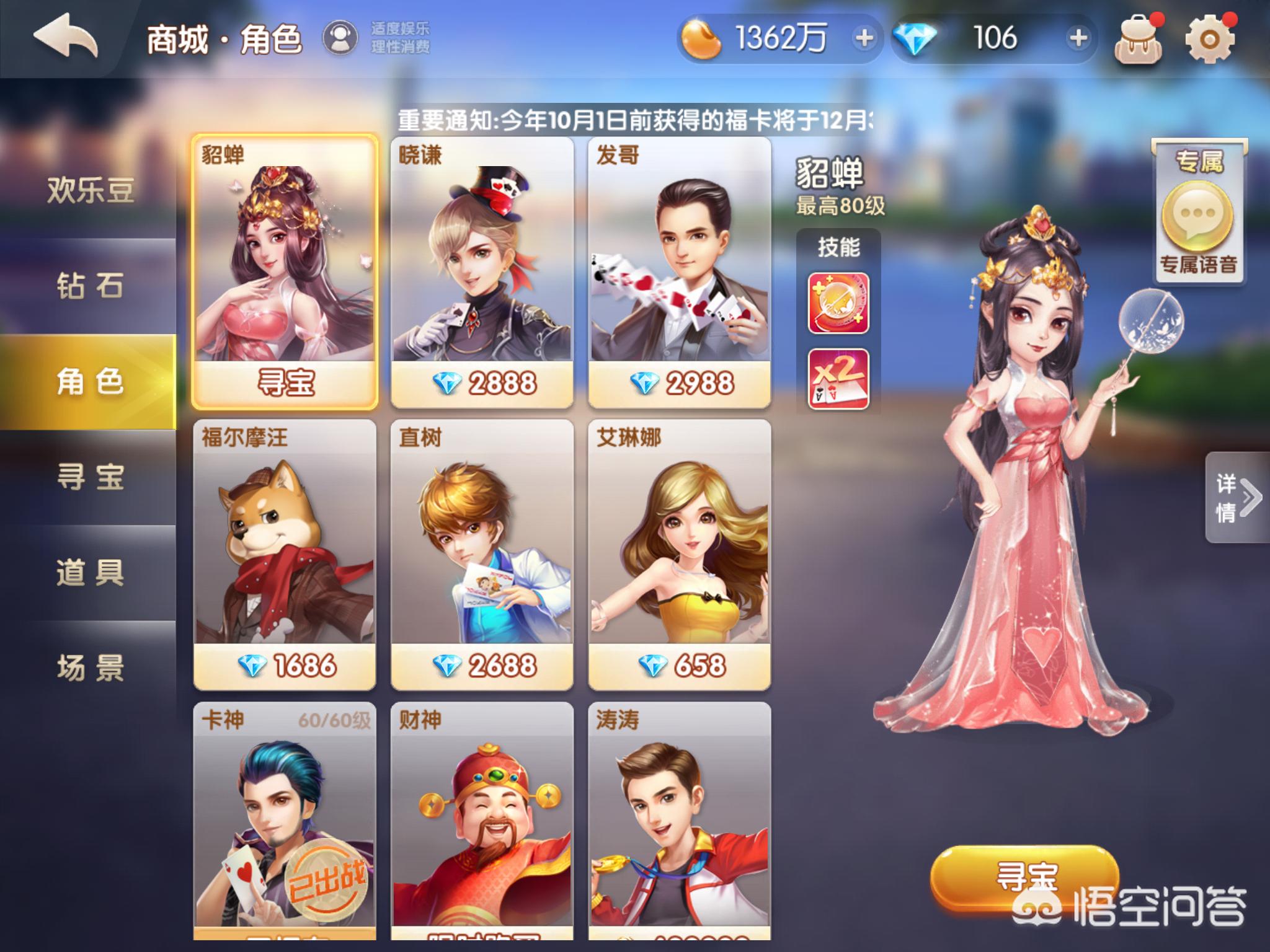1270x952 pixels.
Task: Select the deployed 卡神 card marked 已出战
Action: tap(285, 818)
